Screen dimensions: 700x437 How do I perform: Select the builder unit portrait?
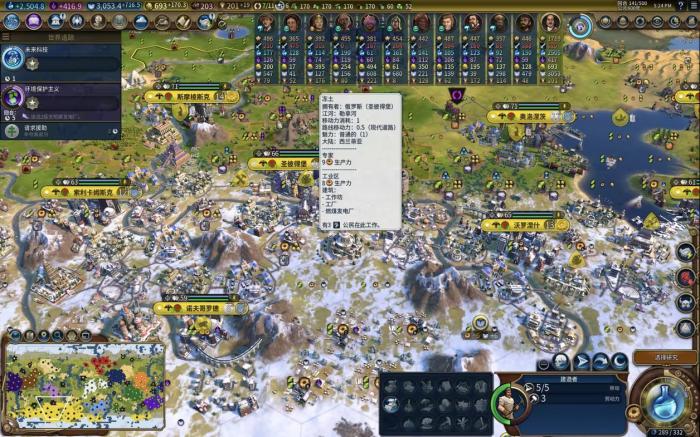pos(509,402)
